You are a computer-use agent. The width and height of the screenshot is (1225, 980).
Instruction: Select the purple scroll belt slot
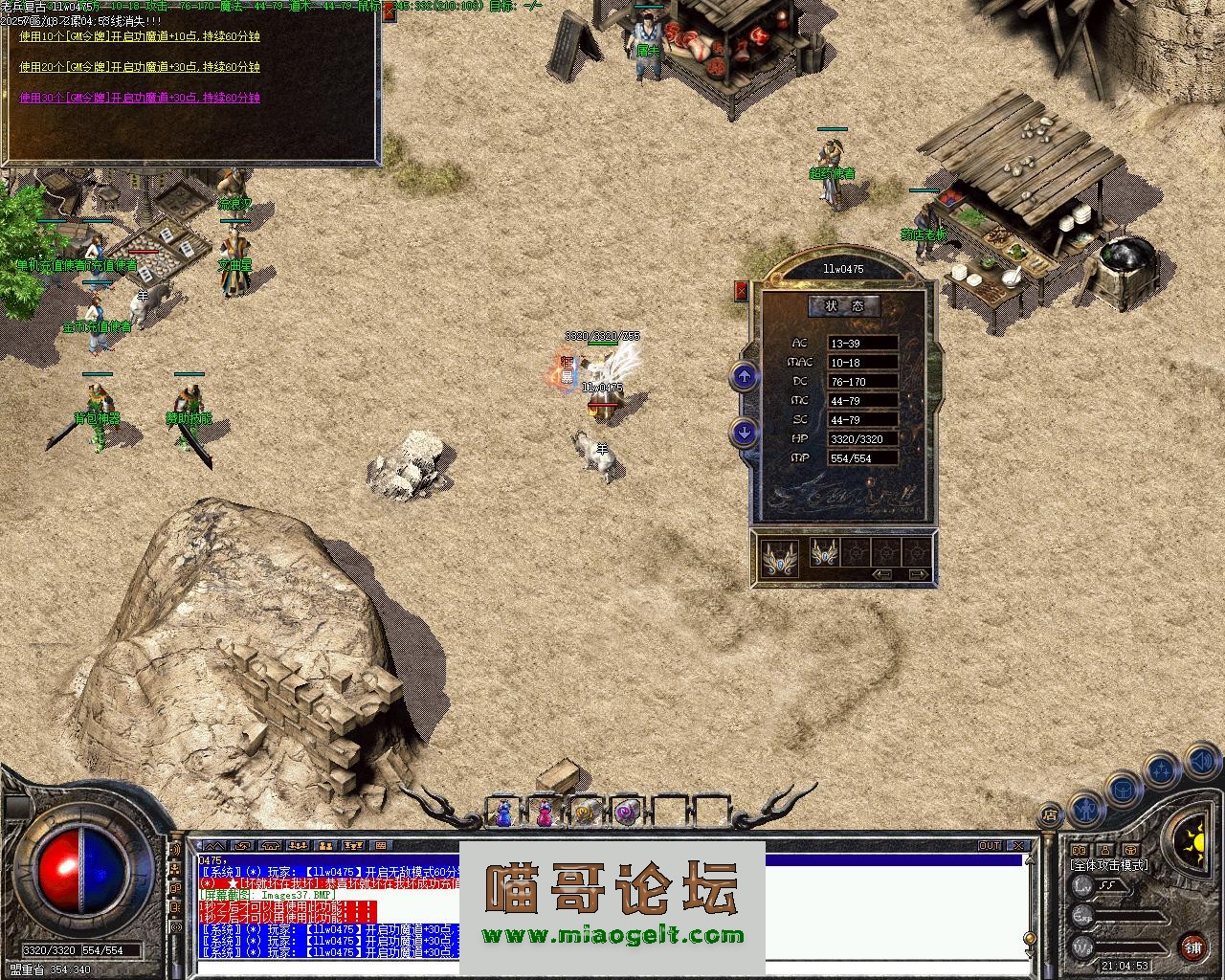[x=626, y=813]
